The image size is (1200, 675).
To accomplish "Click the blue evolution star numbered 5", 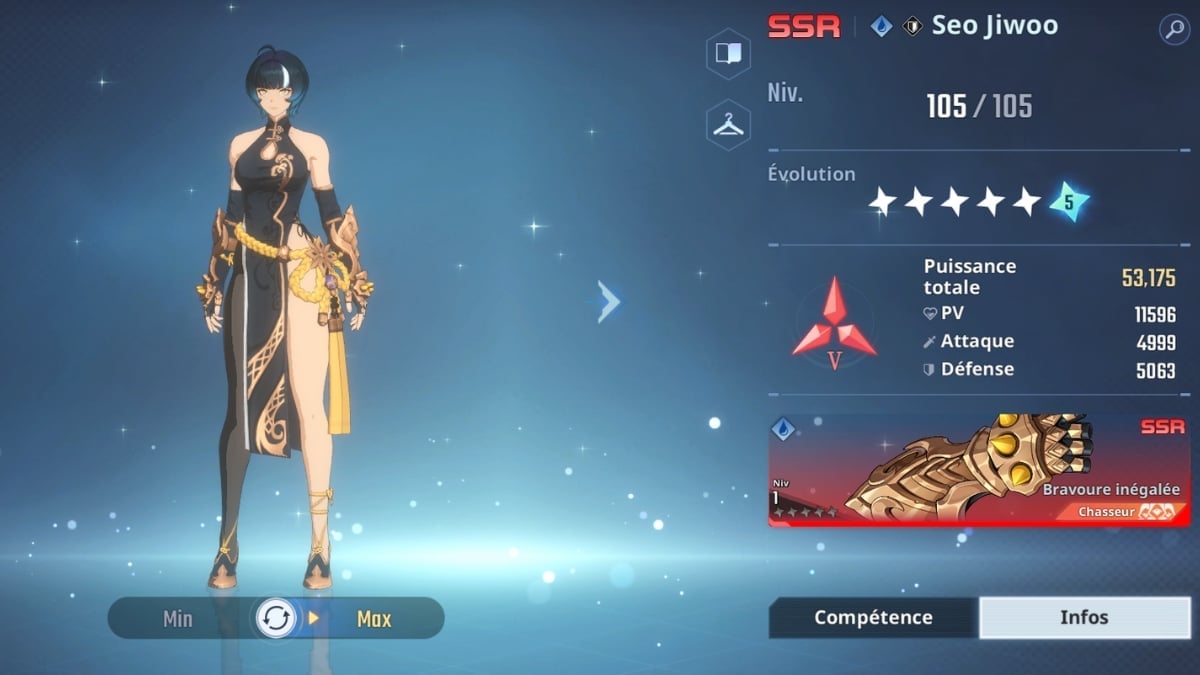I will pyautogui.click(x=1068, y=202).
